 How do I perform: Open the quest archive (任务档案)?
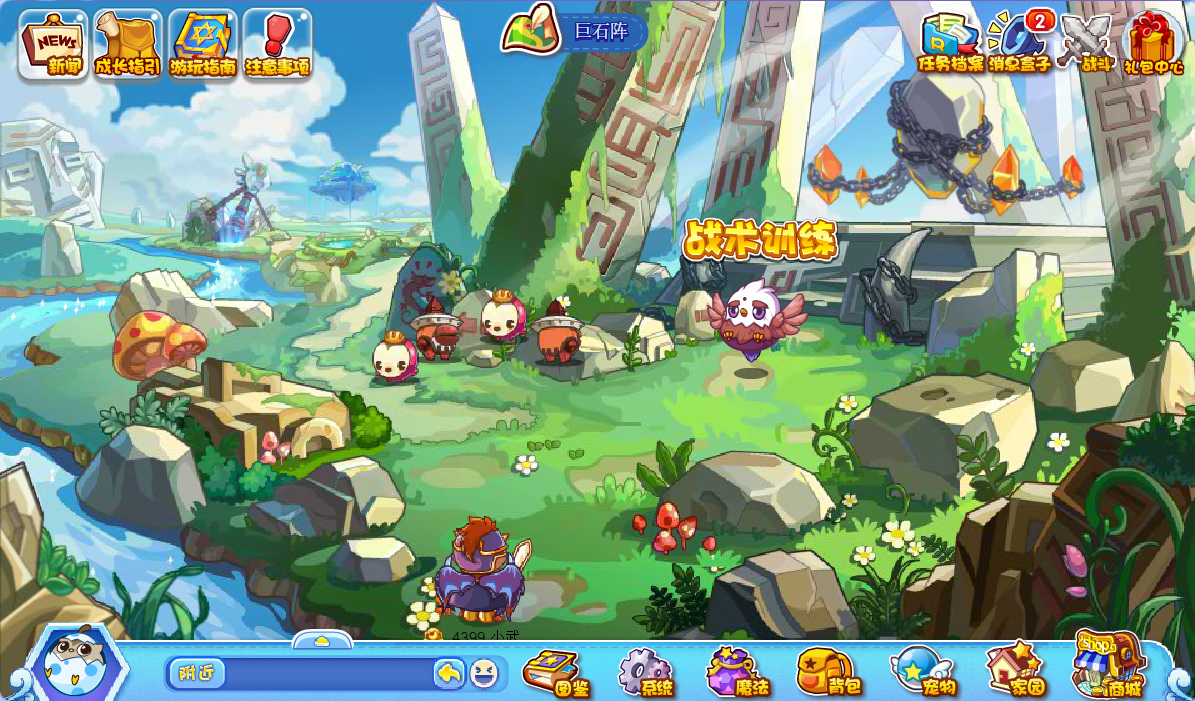pos(951,43)
